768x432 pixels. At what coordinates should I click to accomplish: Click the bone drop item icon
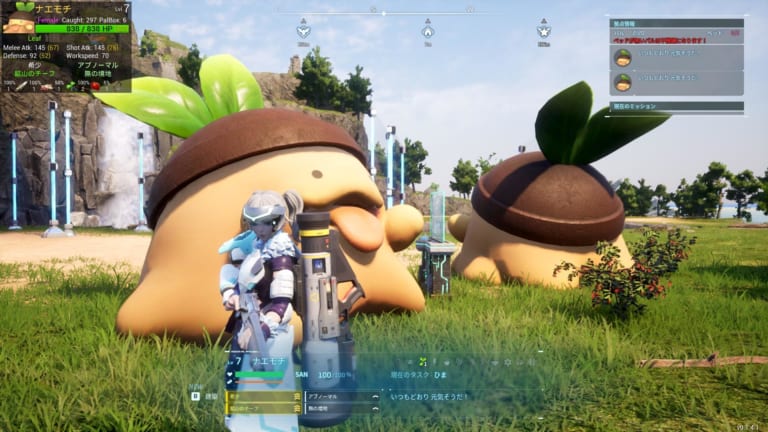[20, 86]
